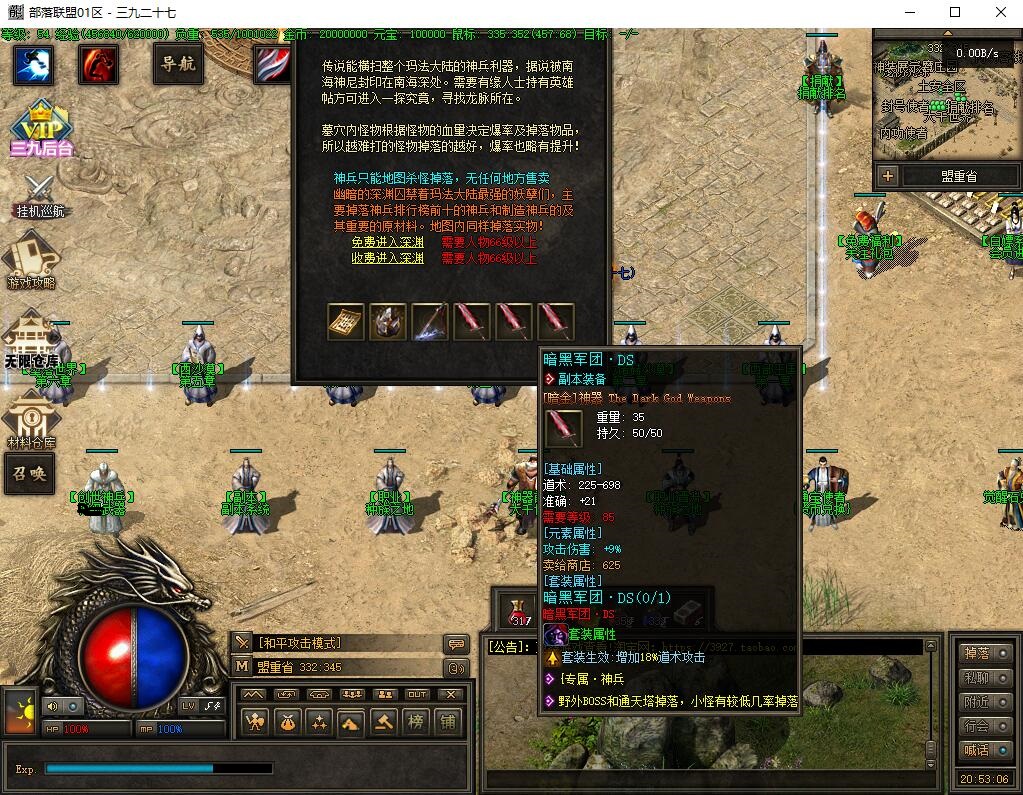Expand the minimap with the plus button

pyautogui.click(x=887, y=176)
